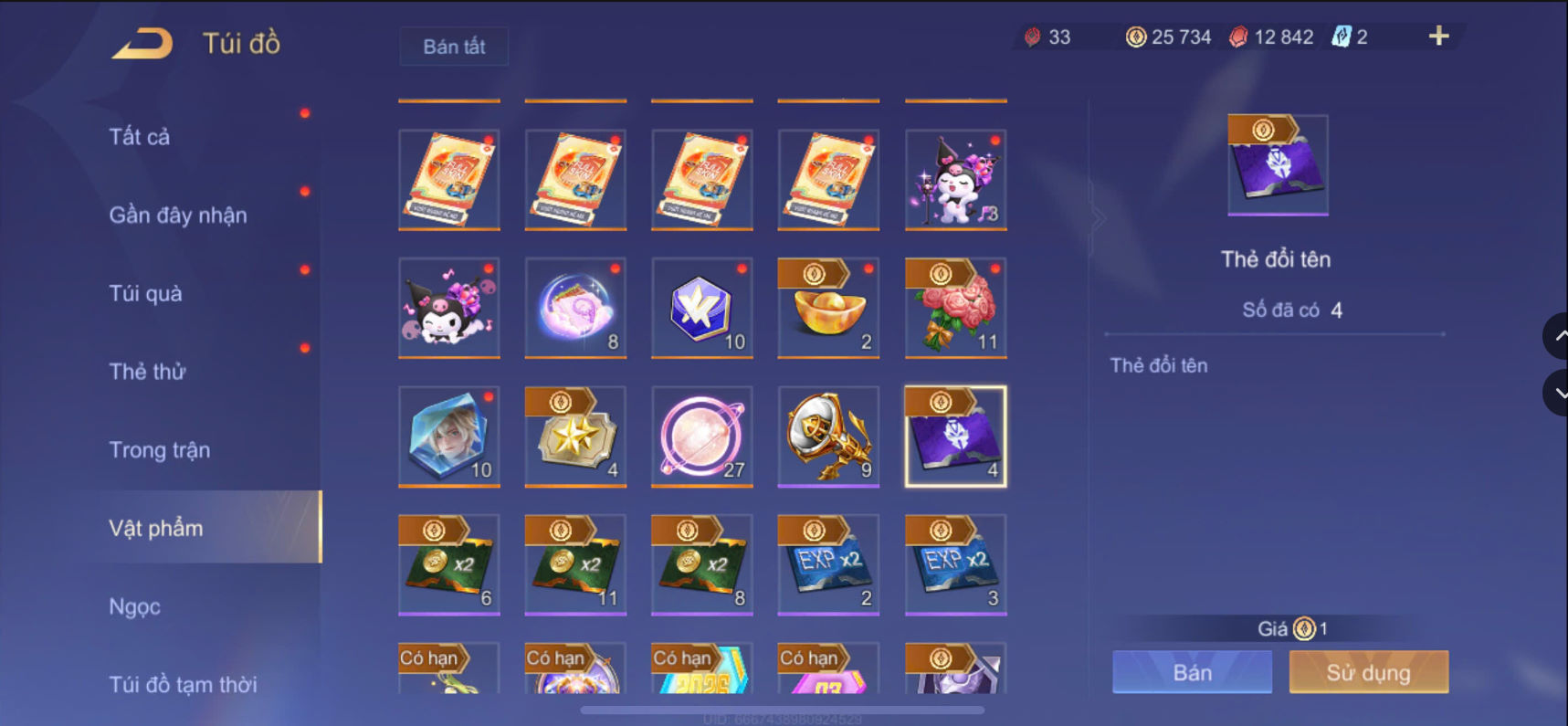This screenshot has width=1568, height=726.
Task: Click the golden trumpet item showing 9
Action: tap(827, 437)
